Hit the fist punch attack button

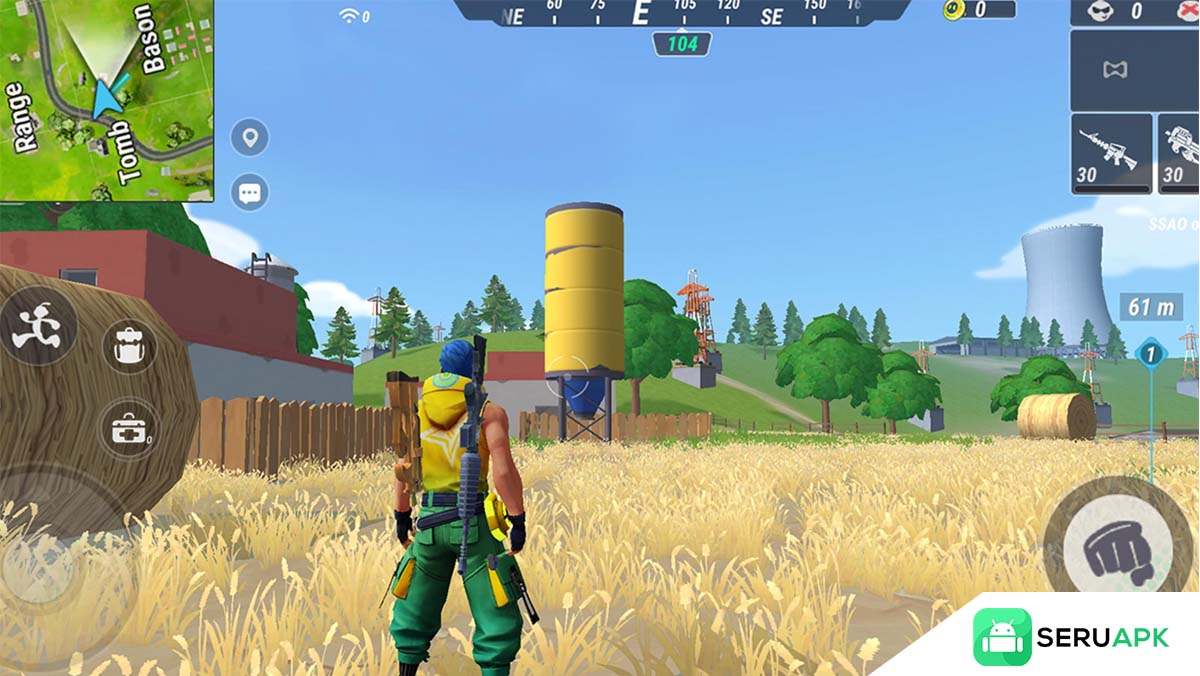(1109, 547)
